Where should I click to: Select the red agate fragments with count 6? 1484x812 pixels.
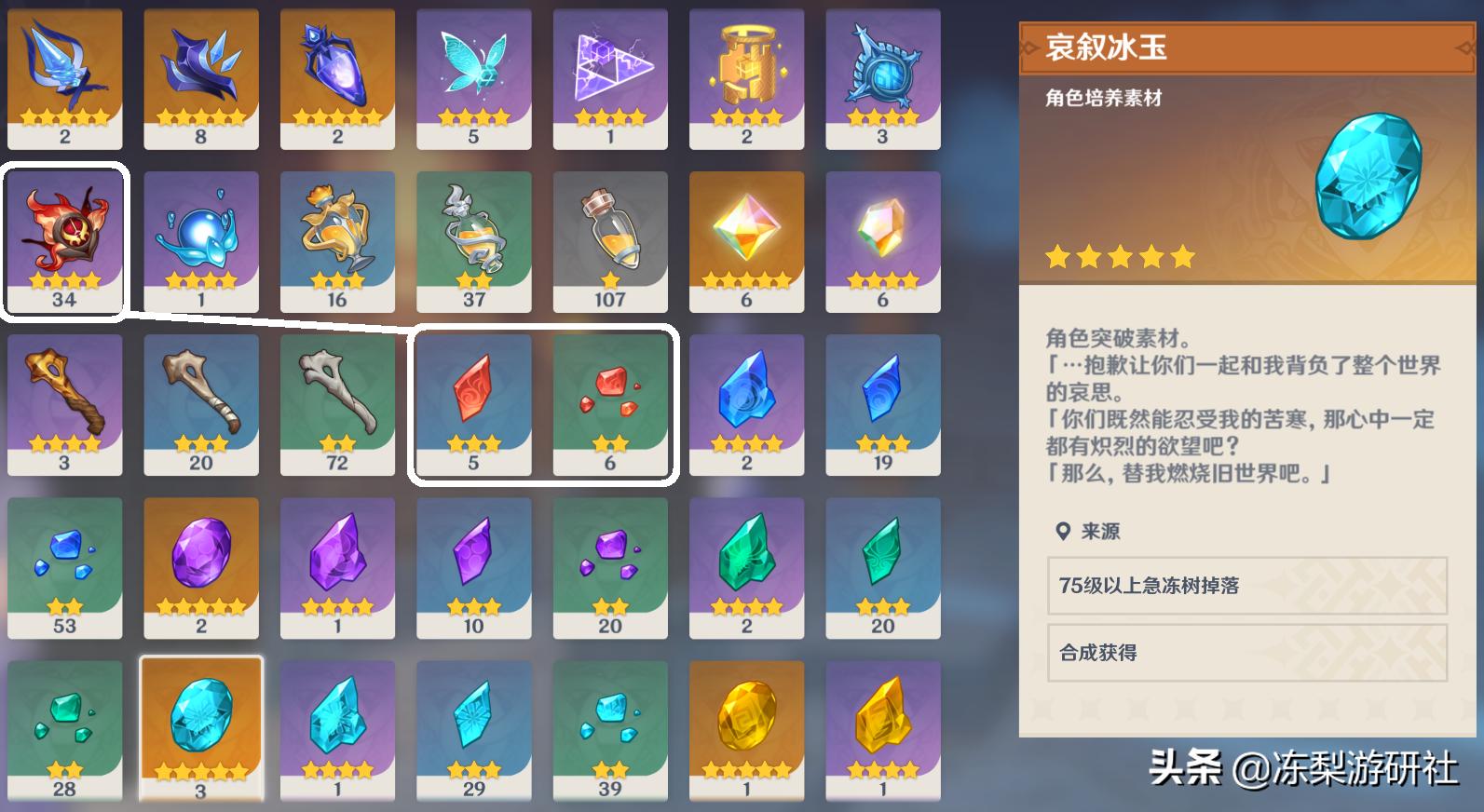610,400
